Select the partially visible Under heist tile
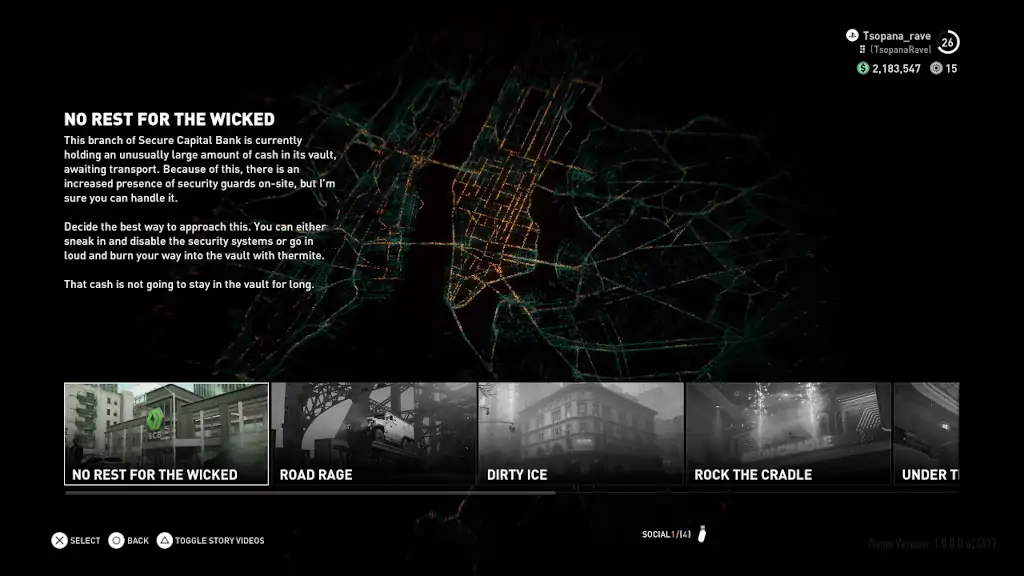This screenshot has width=1024, height=576. coord(927,434)
